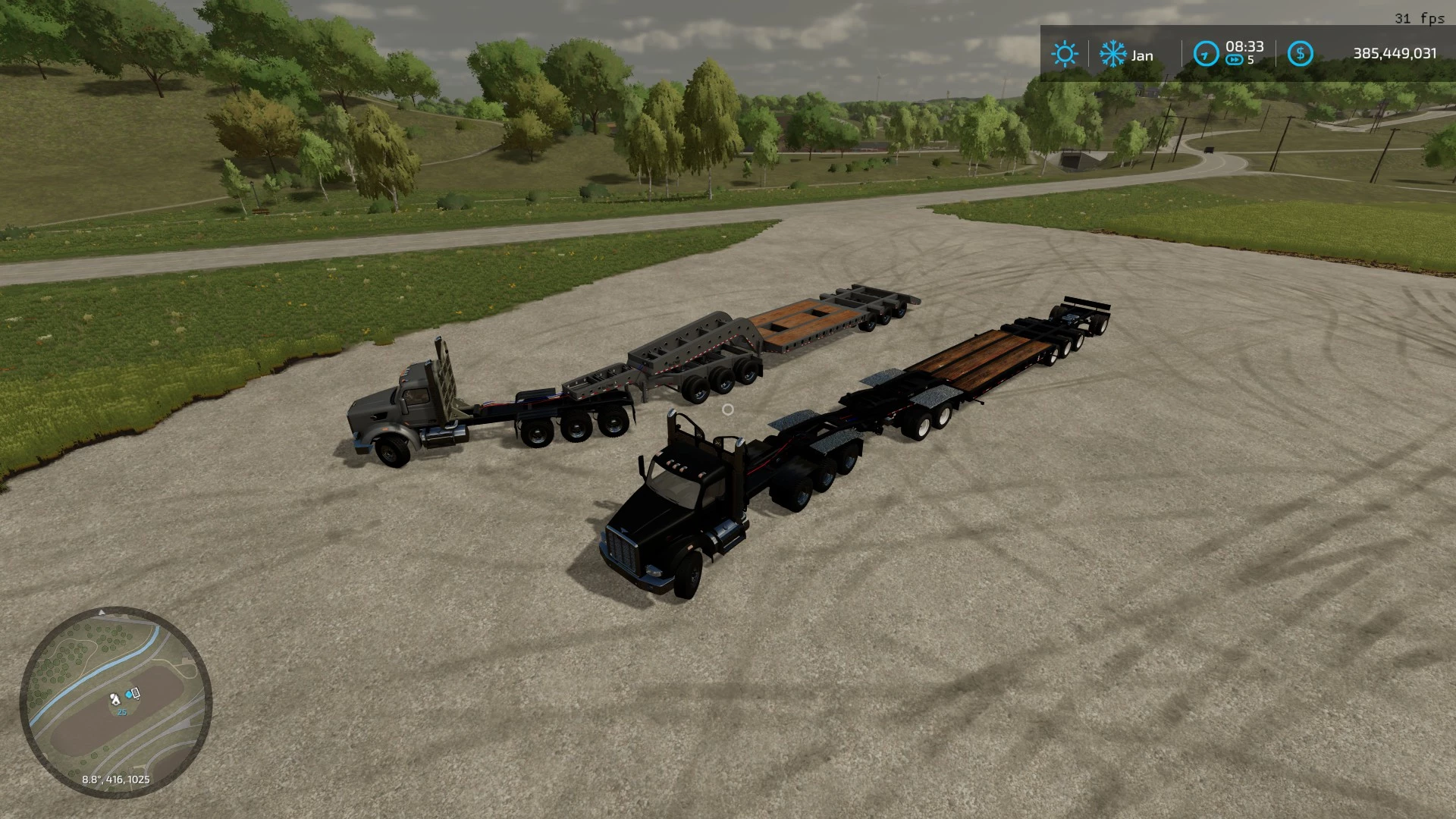This screenshot has width=1456, height=819.
Task: Select the player arrow marker on the minimap
Action: (x=115, y=699)
